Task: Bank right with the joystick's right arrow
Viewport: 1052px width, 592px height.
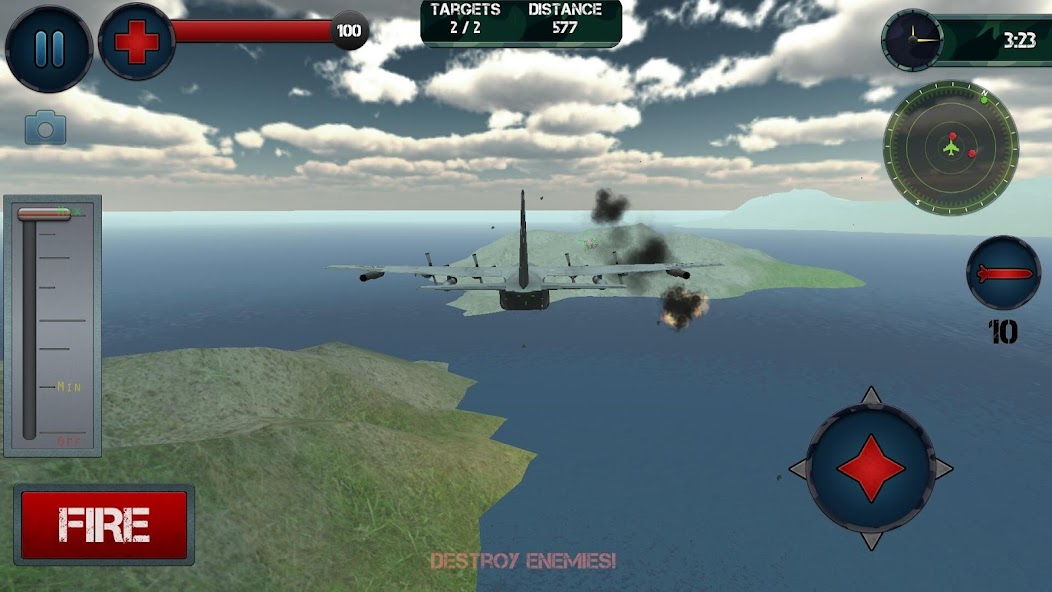Action: coord(943,468)
